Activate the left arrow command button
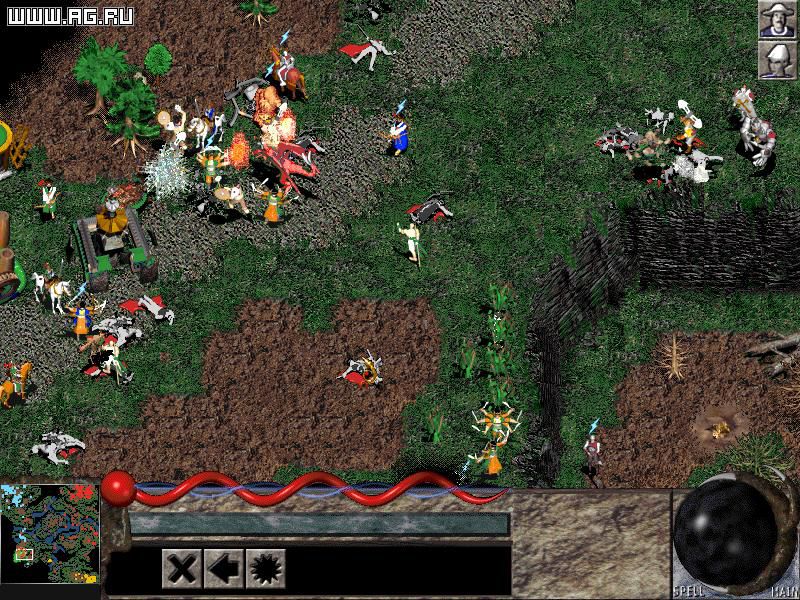Viewport: 800px width, 600px height. pos(223,569)
